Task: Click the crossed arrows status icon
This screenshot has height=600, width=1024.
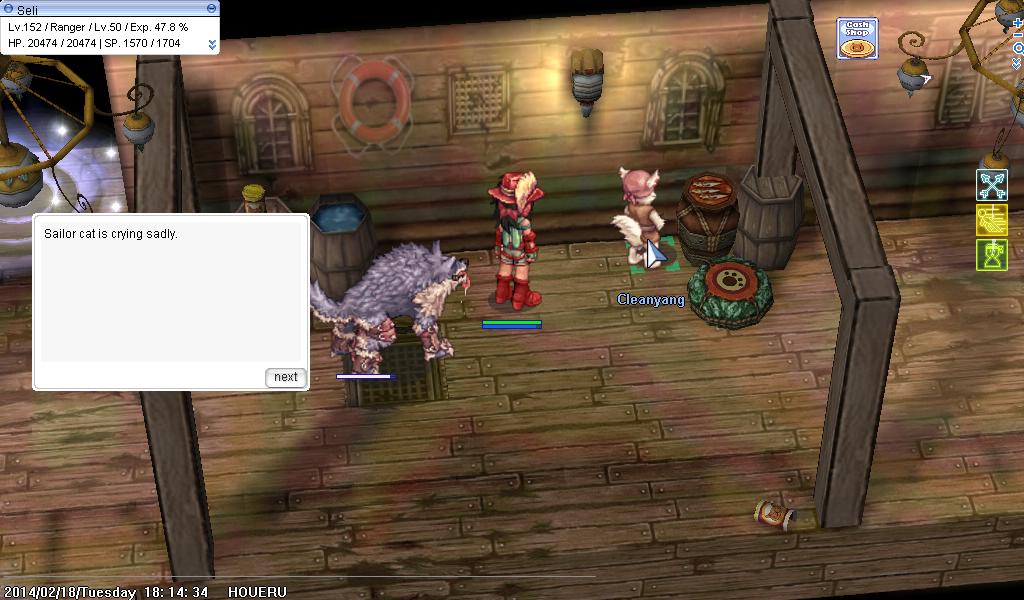Action: (x=991, y=185)
